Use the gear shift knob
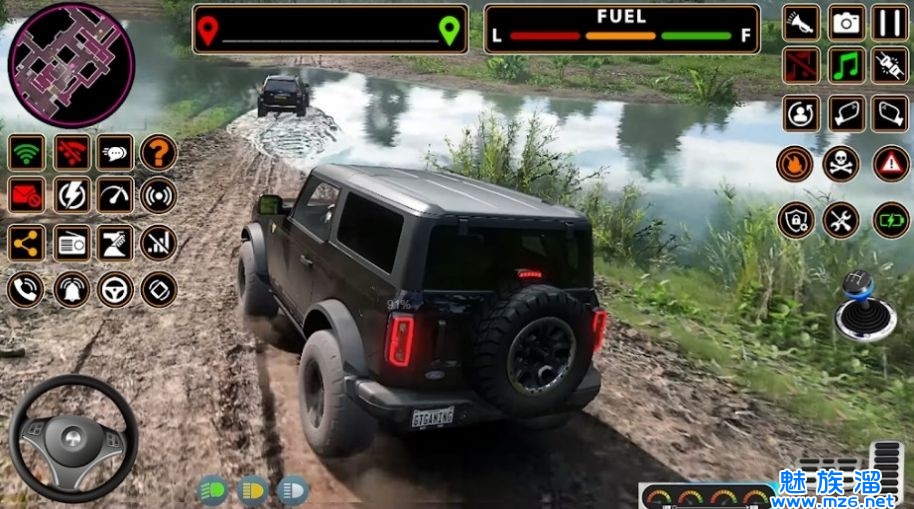The image size is (914, 509). point(859,306)
